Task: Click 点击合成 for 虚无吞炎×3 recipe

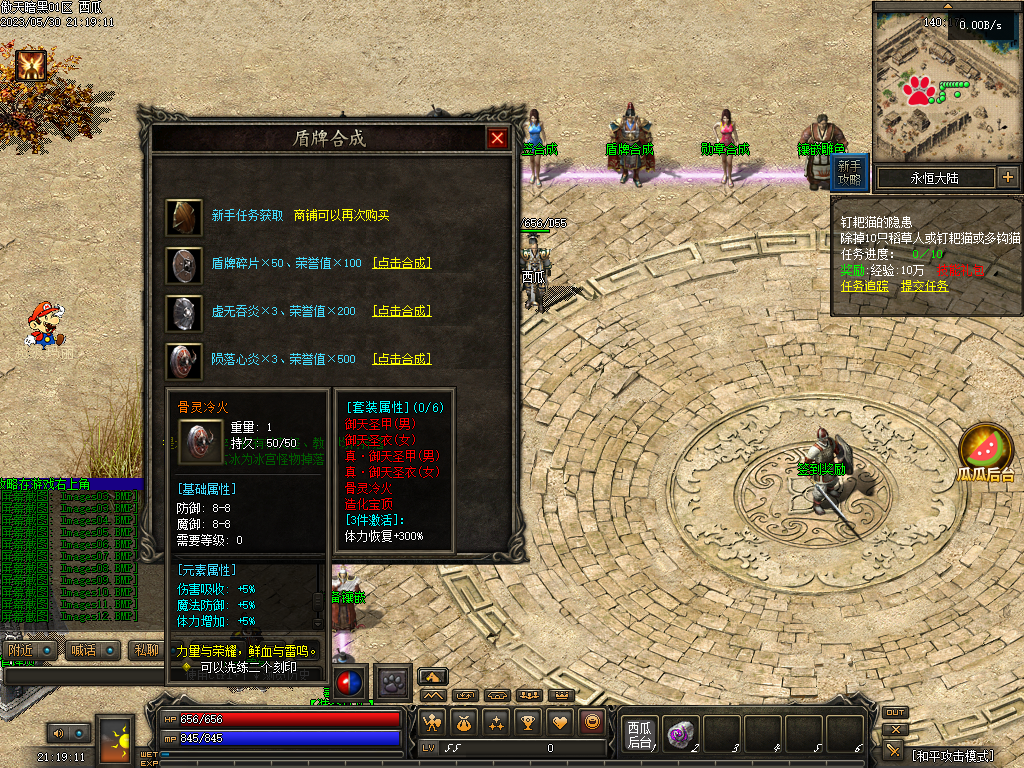Action: [402, 311]
